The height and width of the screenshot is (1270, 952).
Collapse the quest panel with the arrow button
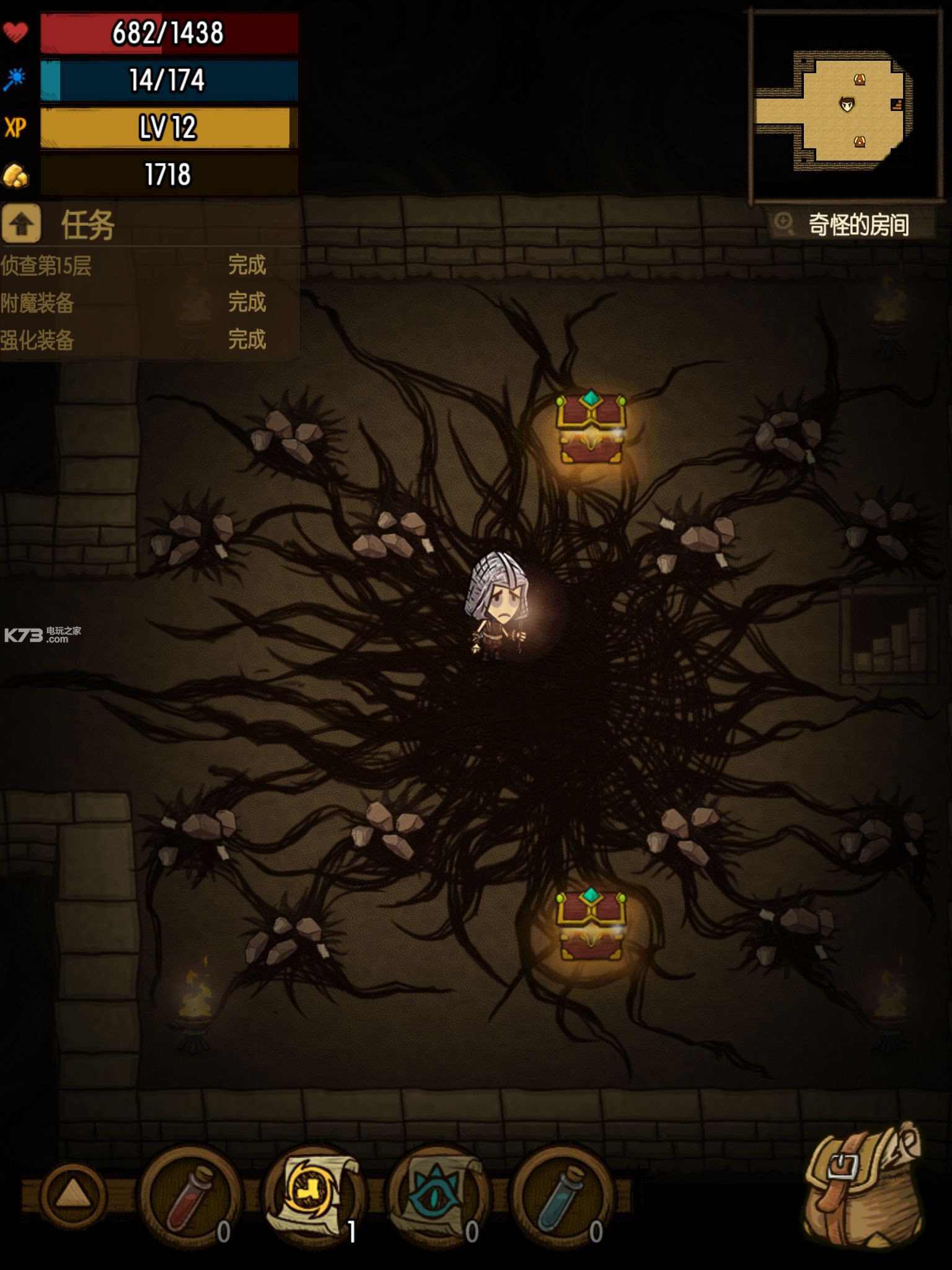coord(21,224)
